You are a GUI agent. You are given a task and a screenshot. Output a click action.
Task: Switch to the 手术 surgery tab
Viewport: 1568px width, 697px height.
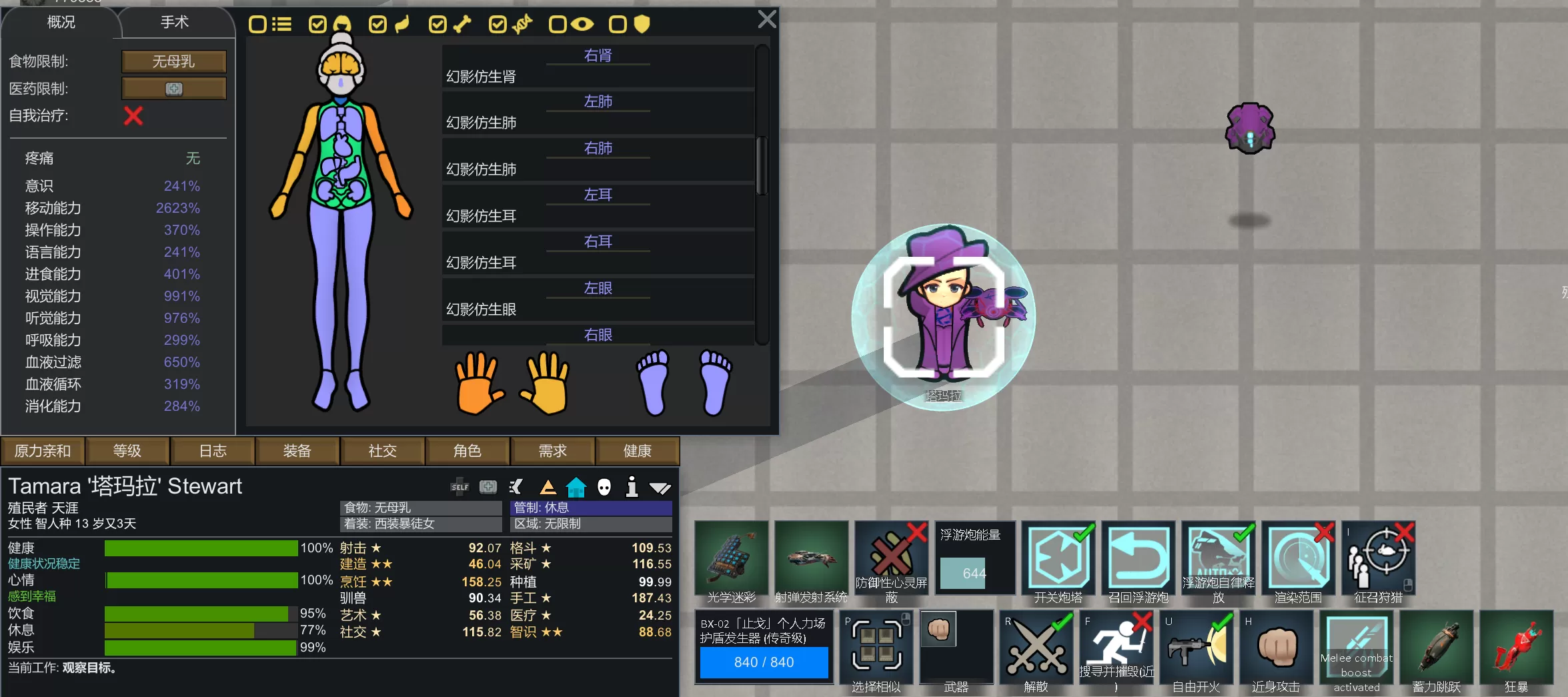pyautogui.click(x=175, y=23)
